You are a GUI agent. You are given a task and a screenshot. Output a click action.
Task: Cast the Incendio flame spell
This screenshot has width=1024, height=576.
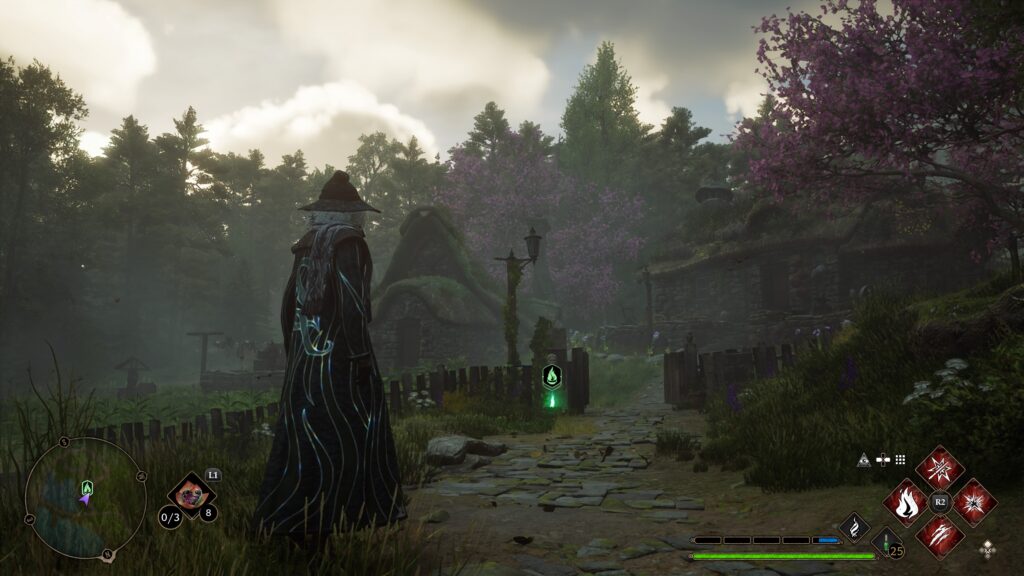(907, 502)
